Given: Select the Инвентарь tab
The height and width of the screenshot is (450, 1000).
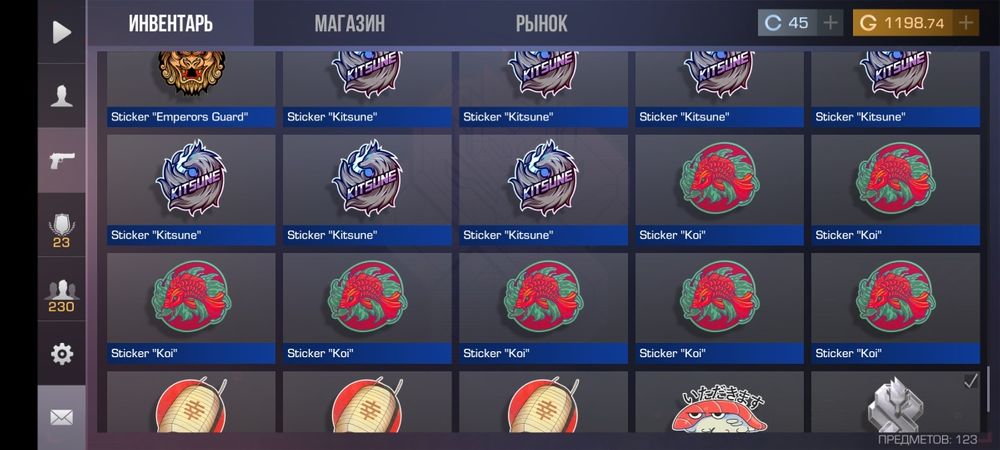Looking at the screenshot, I should pyautogui.click(x=170, y=24).
